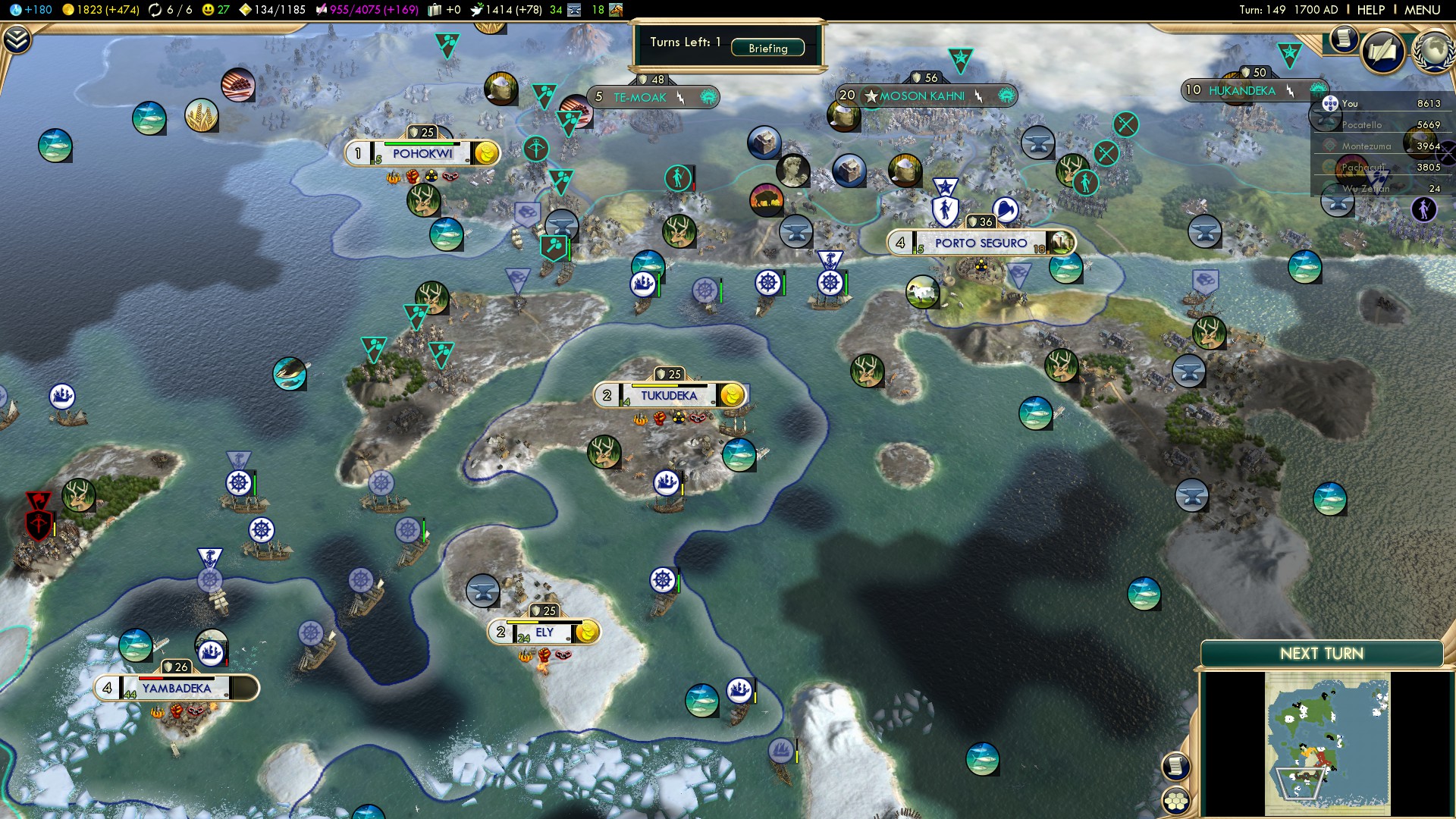End the turn with Next Turn
Viewport: 1456px width, 819px height.
(1321, 654)
